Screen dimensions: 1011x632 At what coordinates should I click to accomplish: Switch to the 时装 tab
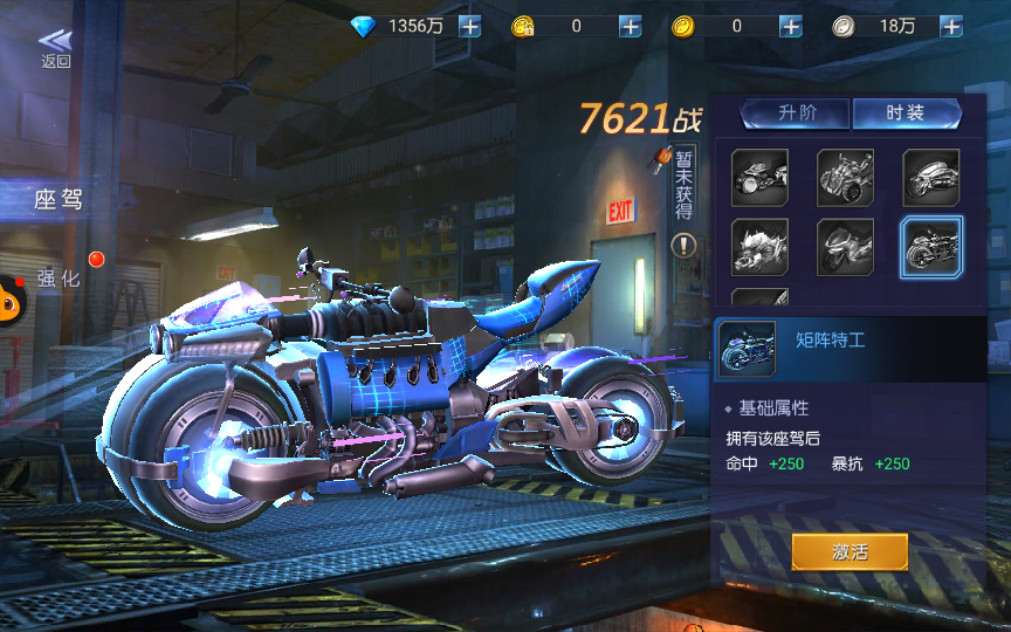(905, 113)
